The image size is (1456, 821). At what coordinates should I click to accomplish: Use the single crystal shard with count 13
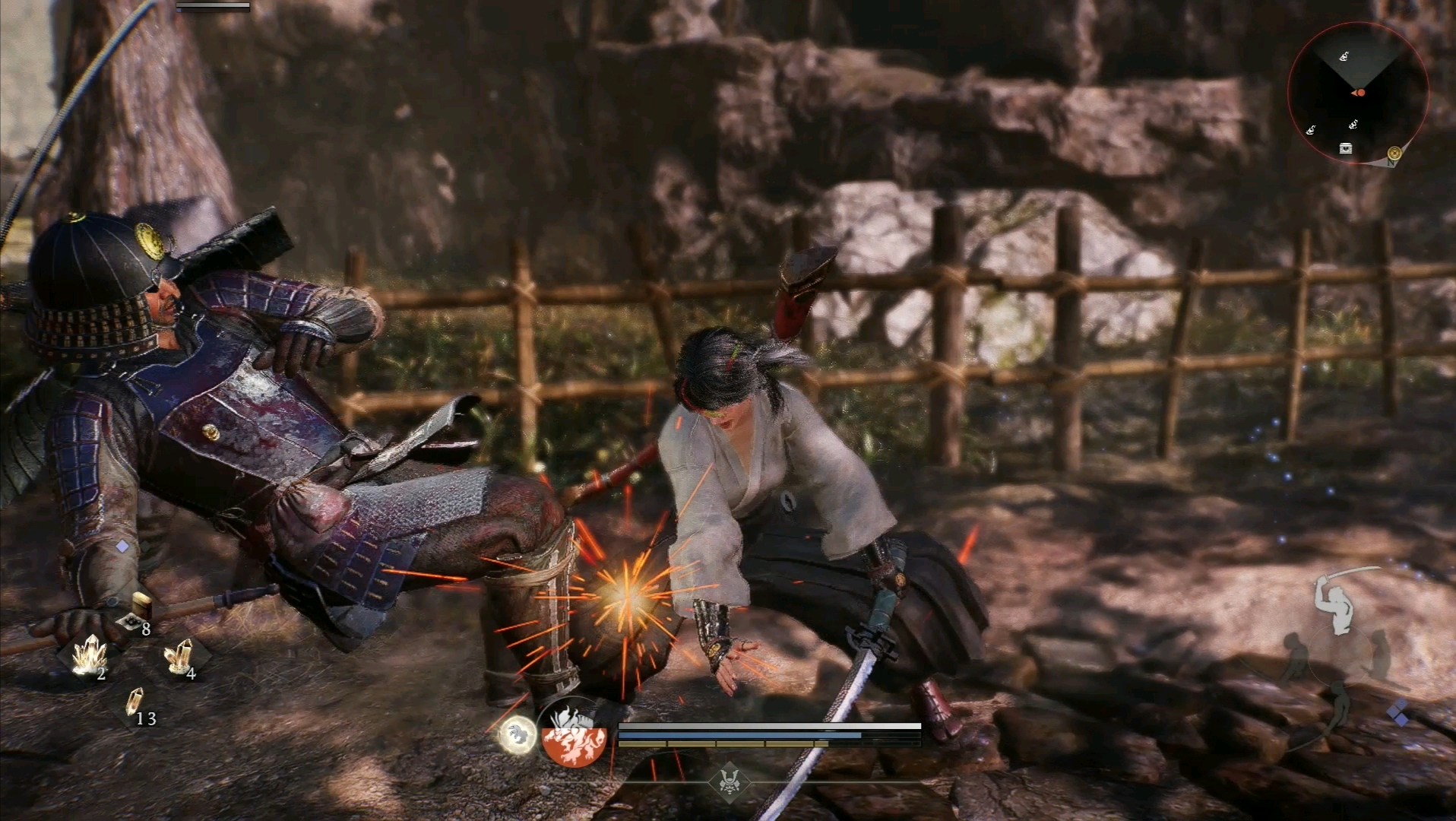click(135, 703)
